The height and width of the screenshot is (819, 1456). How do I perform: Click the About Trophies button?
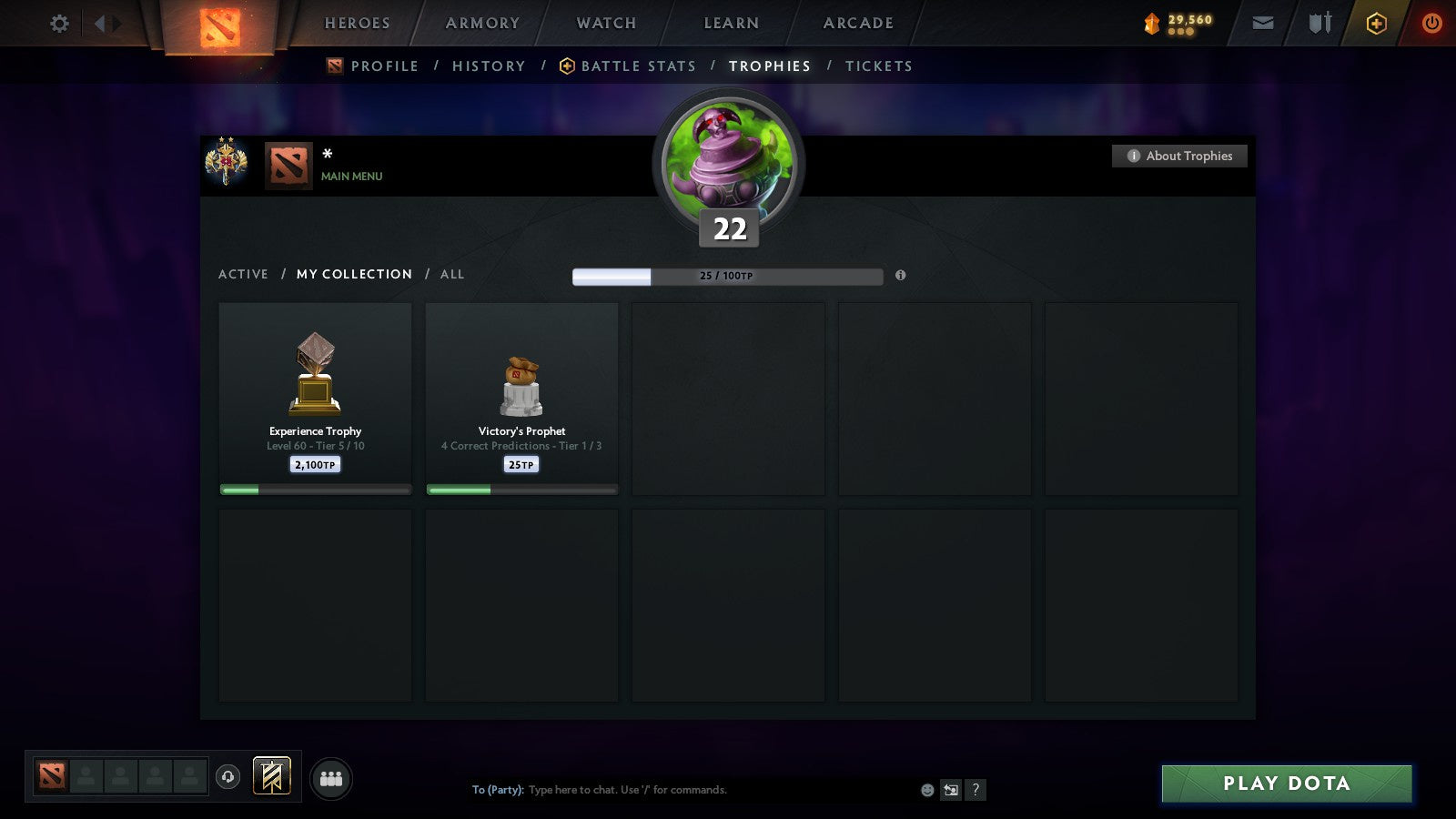click(x=1179, y=156)
